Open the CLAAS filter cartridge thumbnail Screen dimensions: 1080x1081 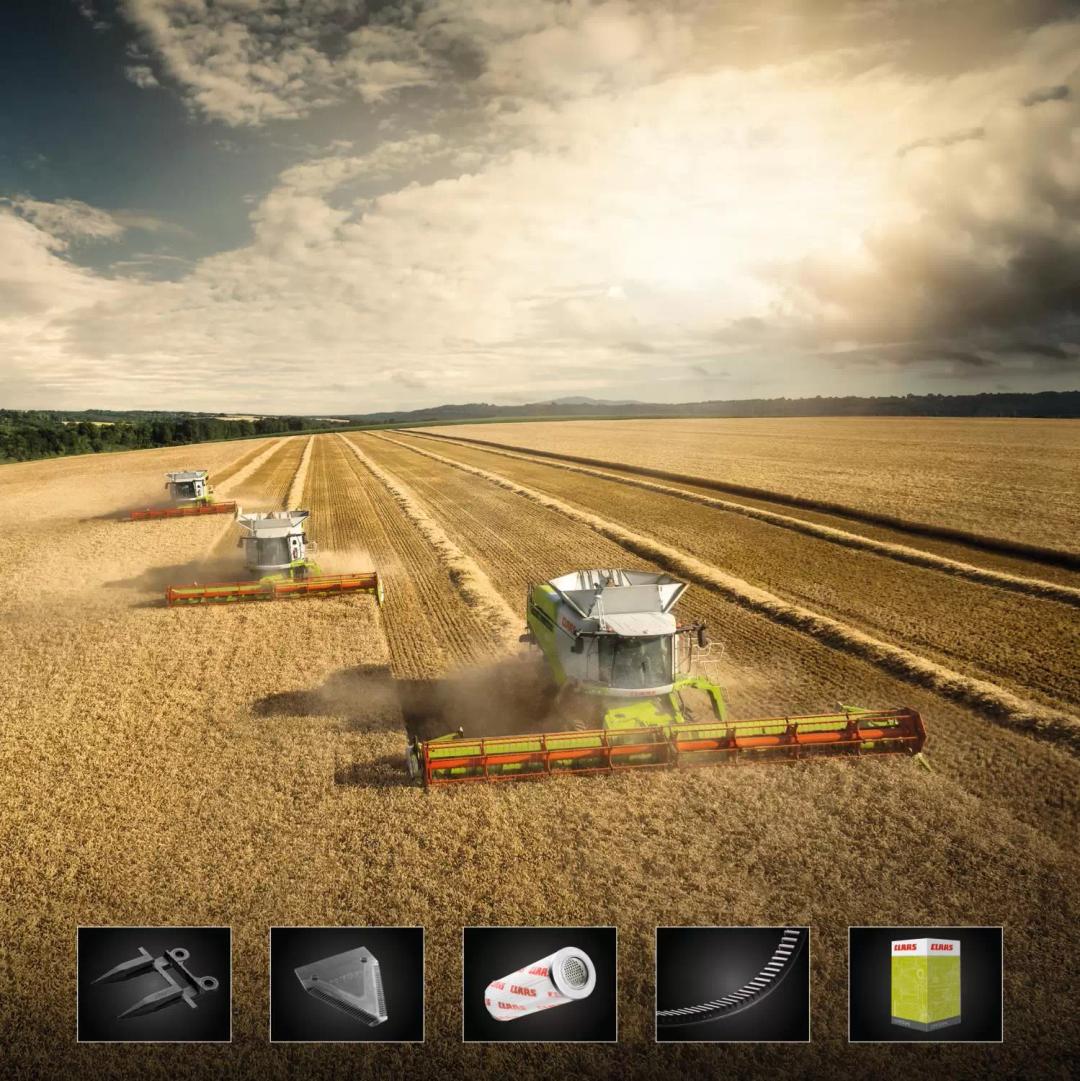click(x=540, y=984)
